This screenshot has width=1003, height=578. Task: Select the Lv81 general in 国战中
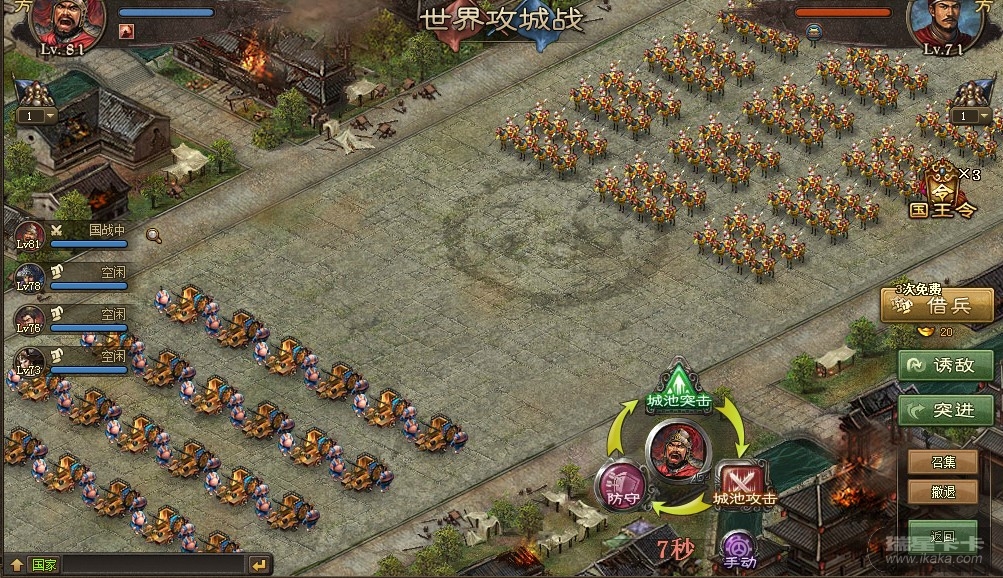coord(30,236)
